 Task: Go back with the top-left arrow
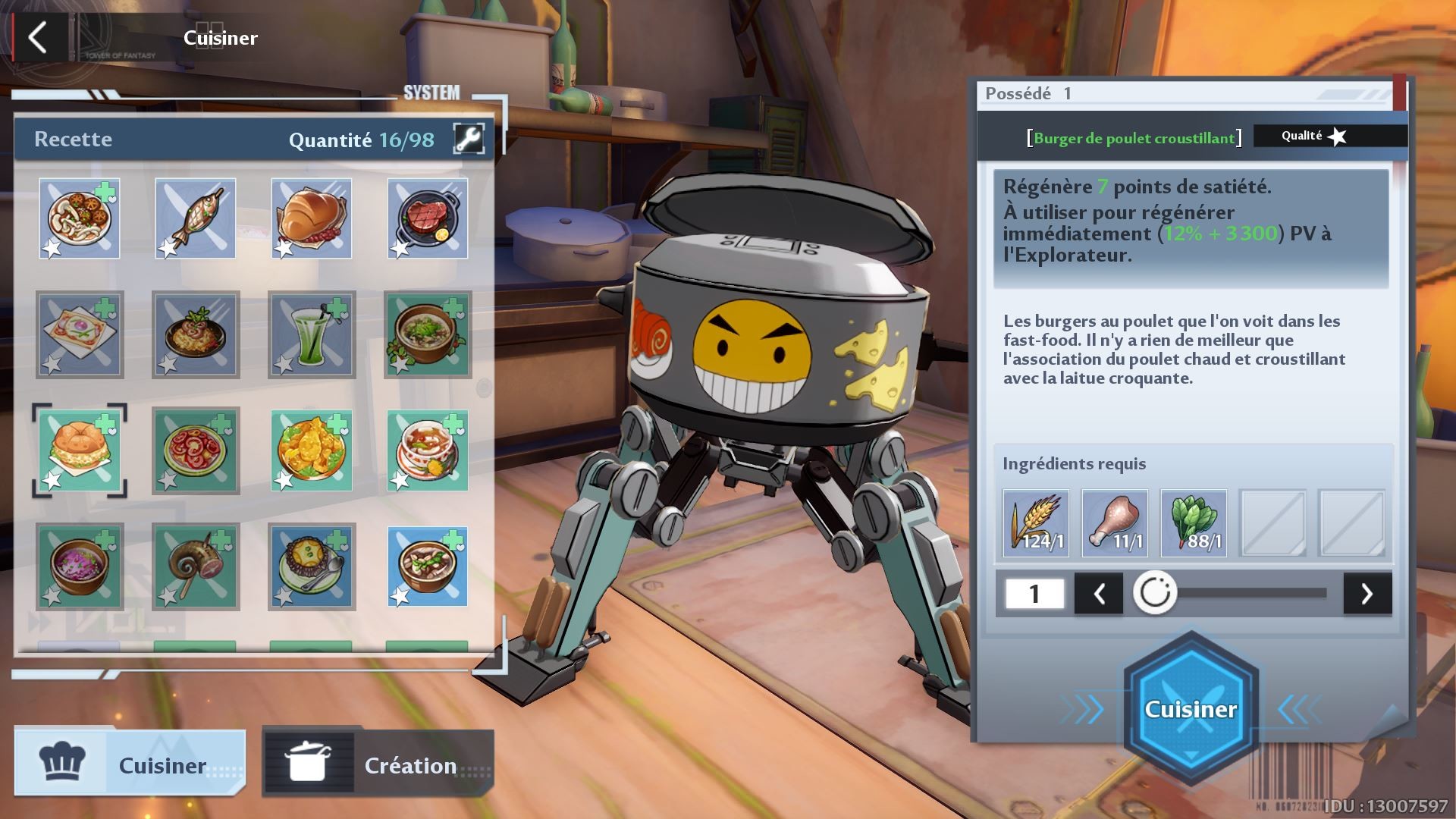38,36
